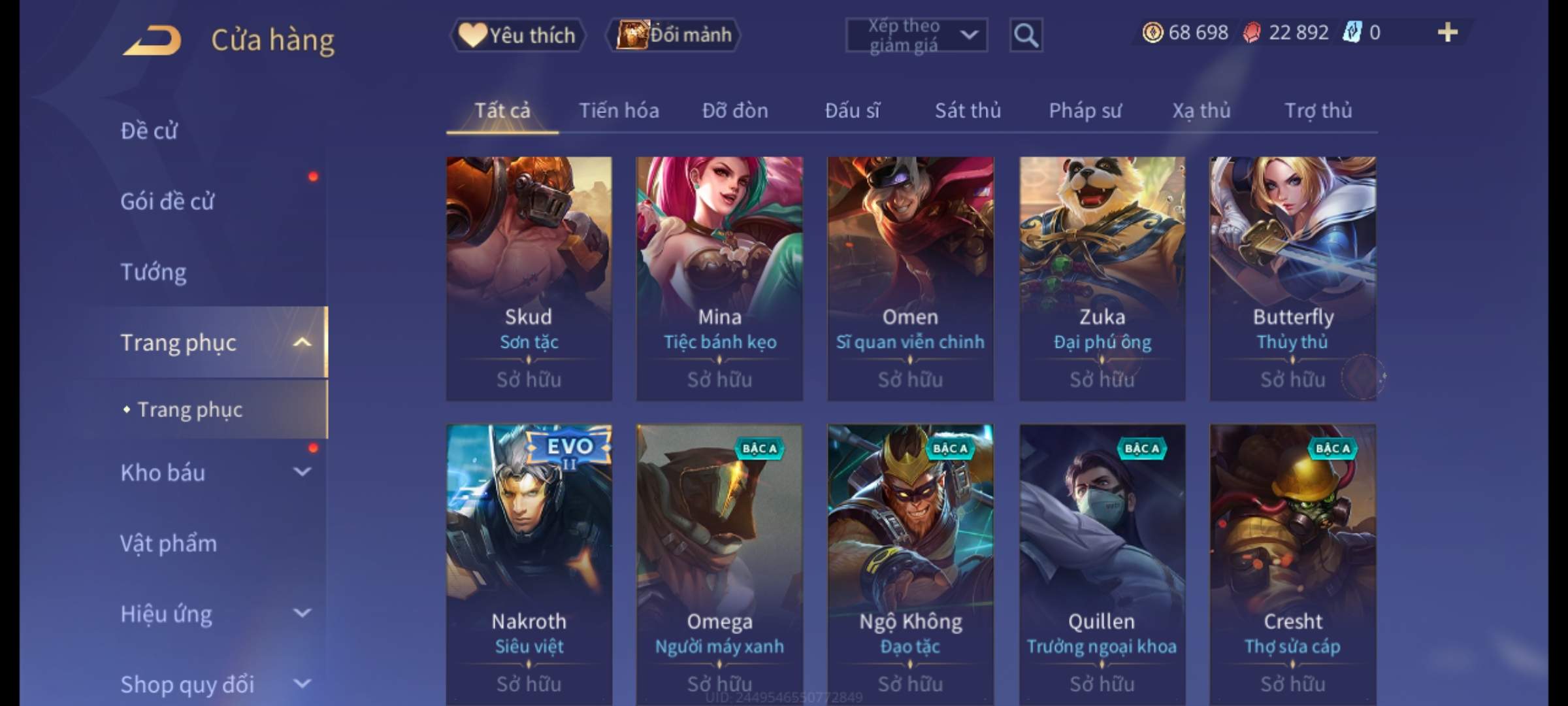Screen dimensions: 1568x706
Task: Switch to the Đỡ đòn tab
Action: 735,111
